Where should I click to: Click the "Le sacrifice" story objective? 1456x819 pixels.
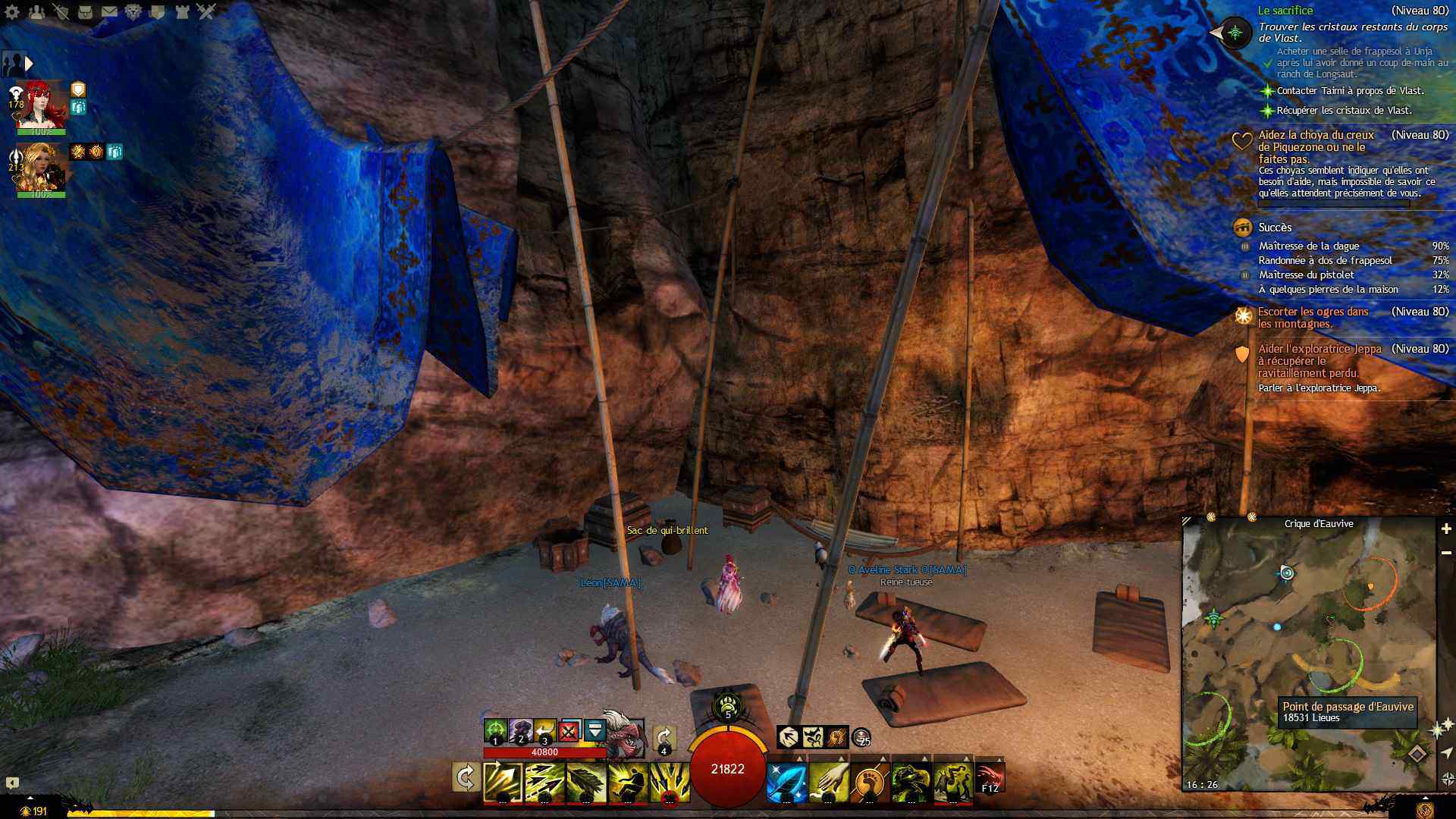1285,11
